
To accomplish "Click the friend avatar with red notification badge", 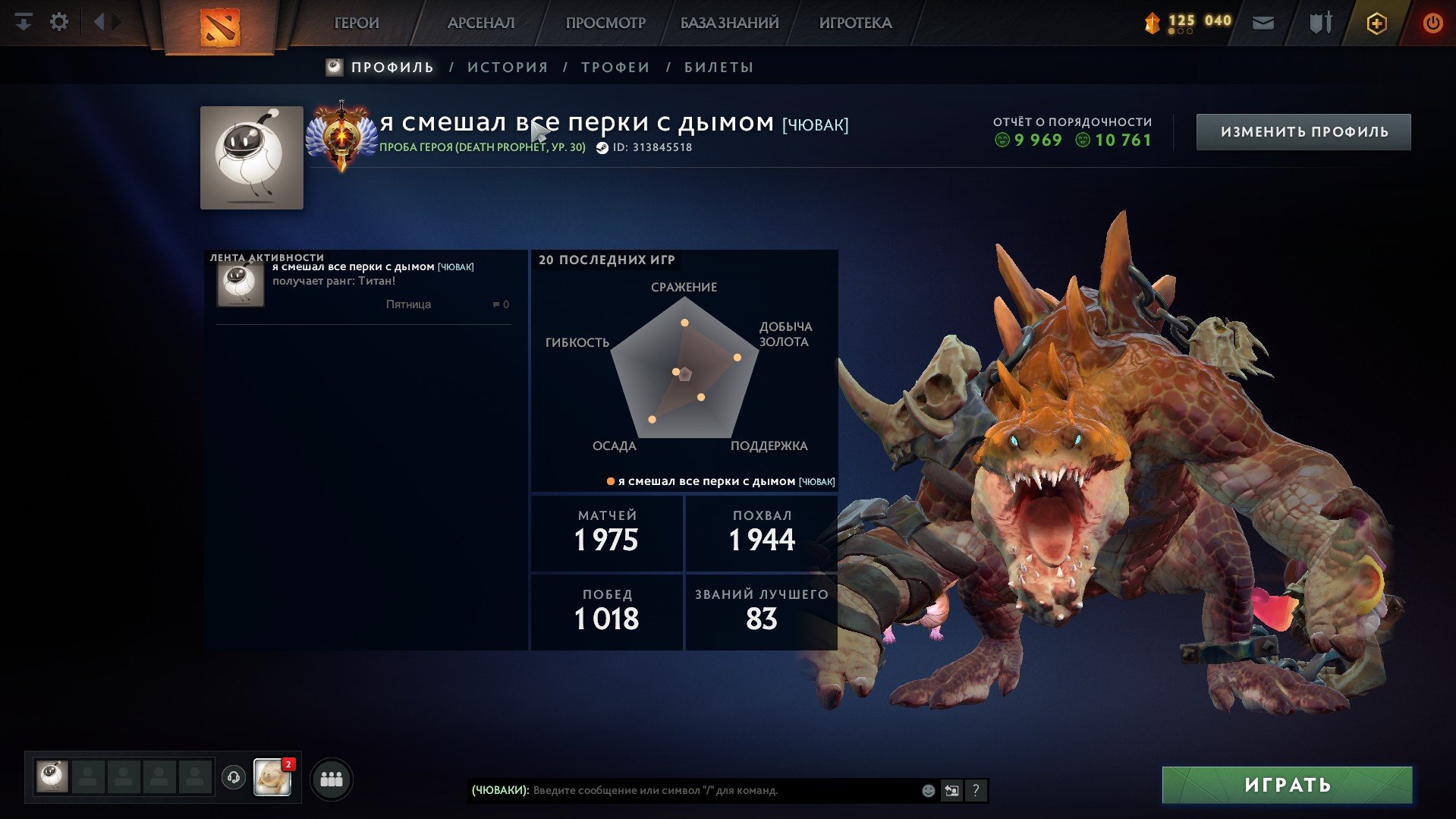I will coord(273,777).
